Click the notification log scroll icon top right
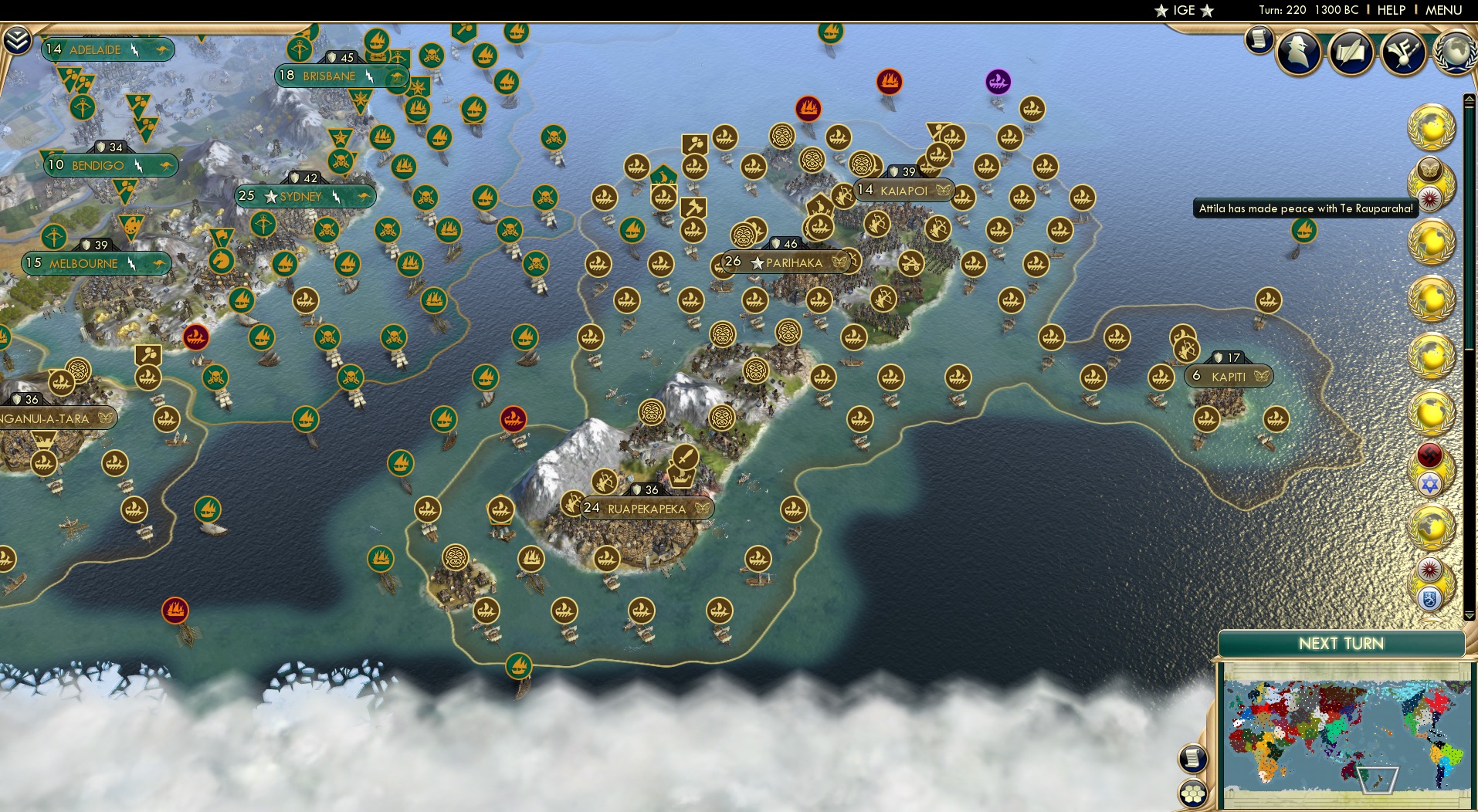Image resolution: width=1478 pixels, height=812 pixels. click(x=1258, y=40)
